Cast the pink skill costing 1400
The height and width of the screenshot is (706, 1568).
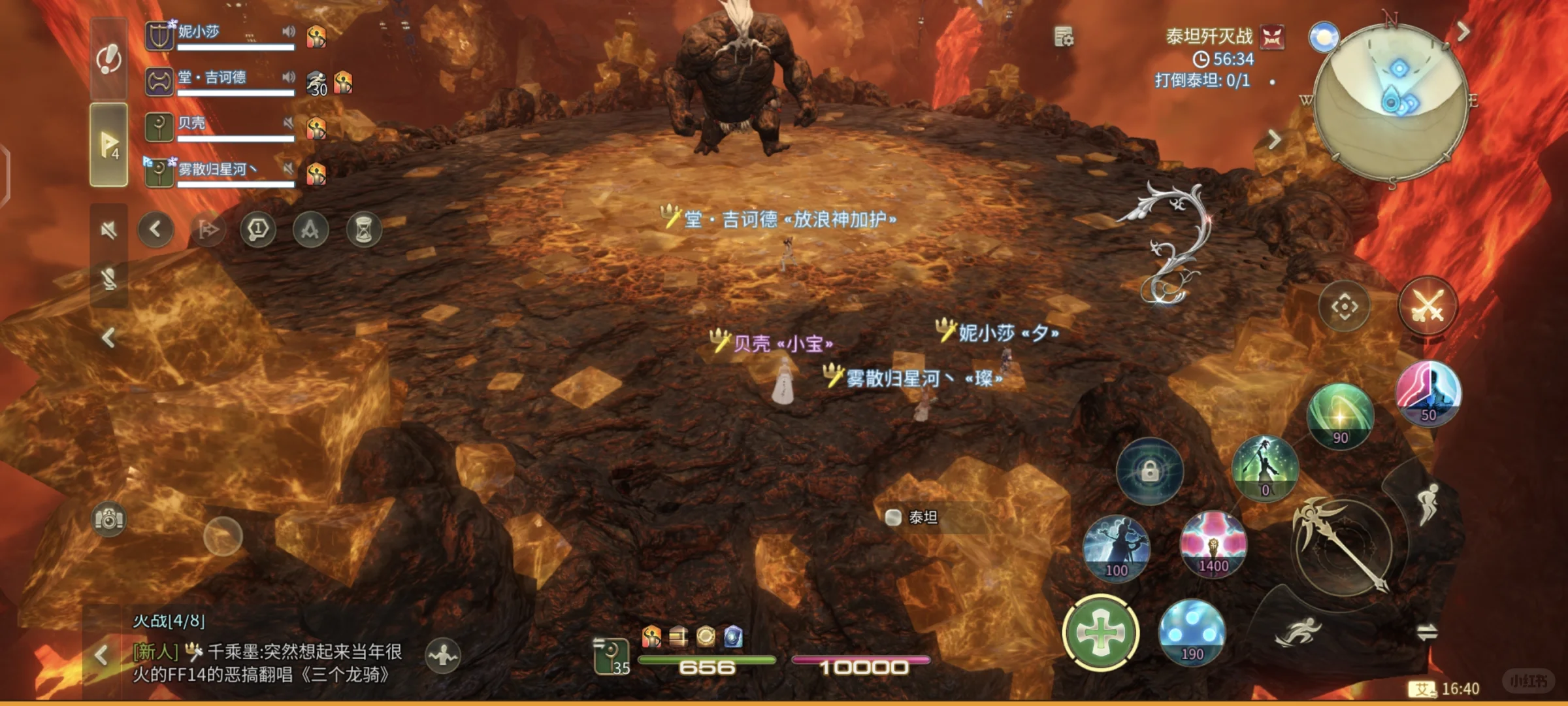[x=1213, y=543]
